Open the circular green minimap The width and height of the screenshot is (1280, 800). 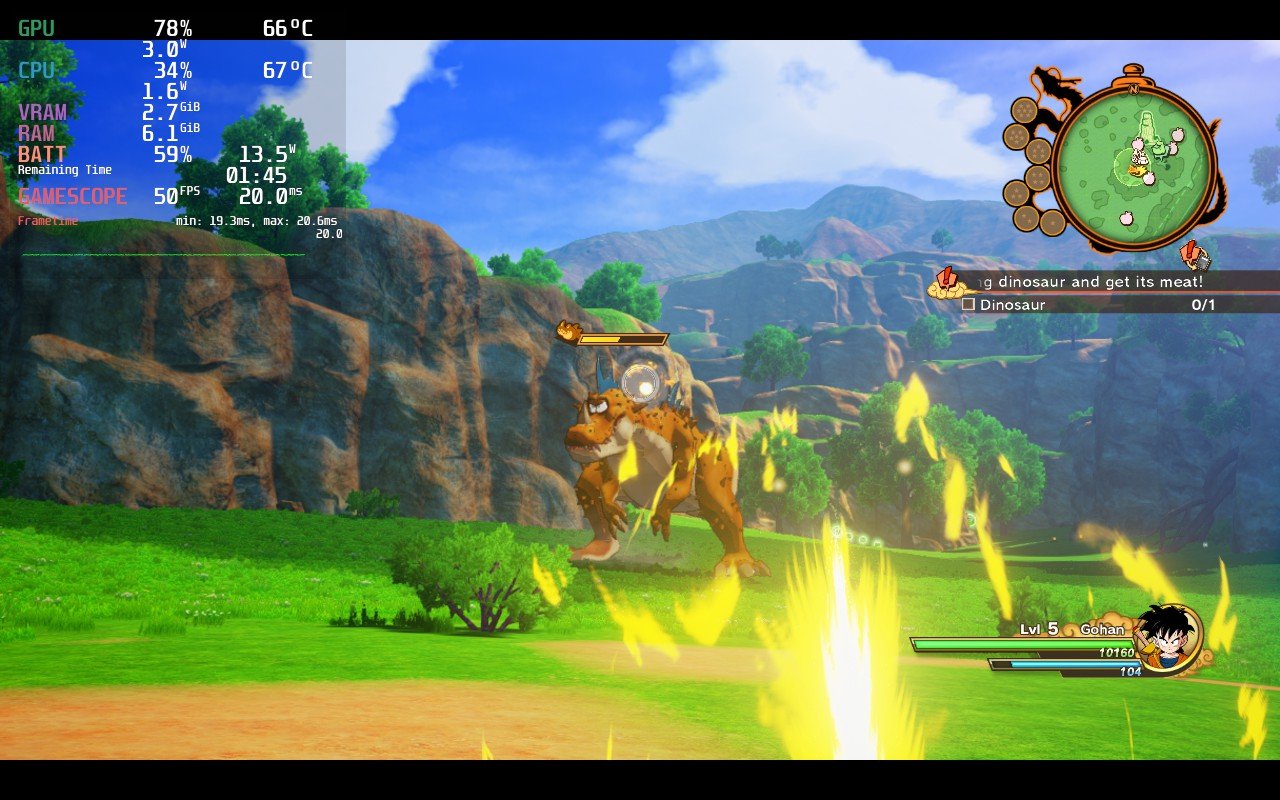pyautogui.click(x=1134, y=163)
